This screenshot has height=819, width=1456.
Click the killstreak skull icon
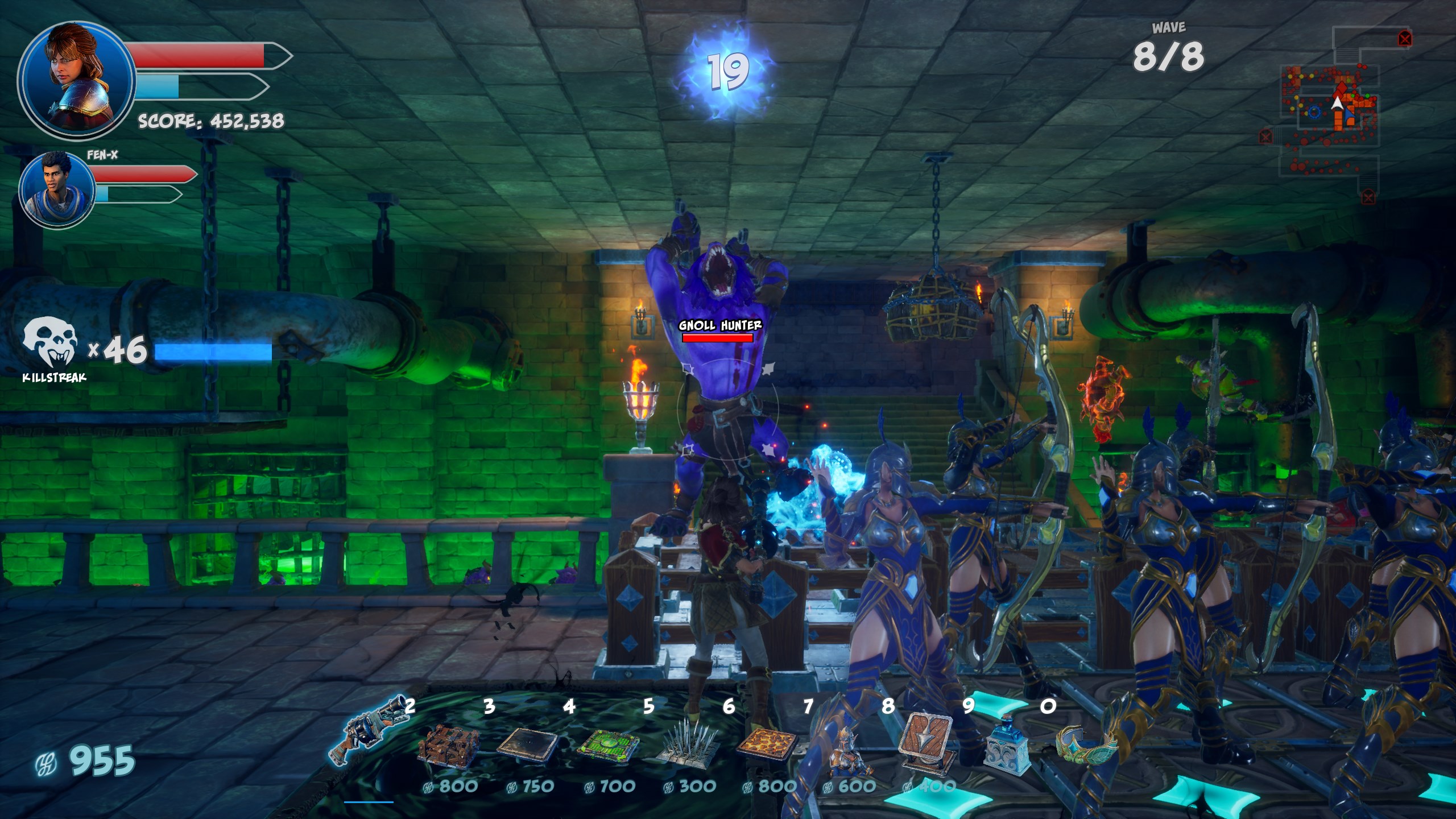tap(50, 342)
